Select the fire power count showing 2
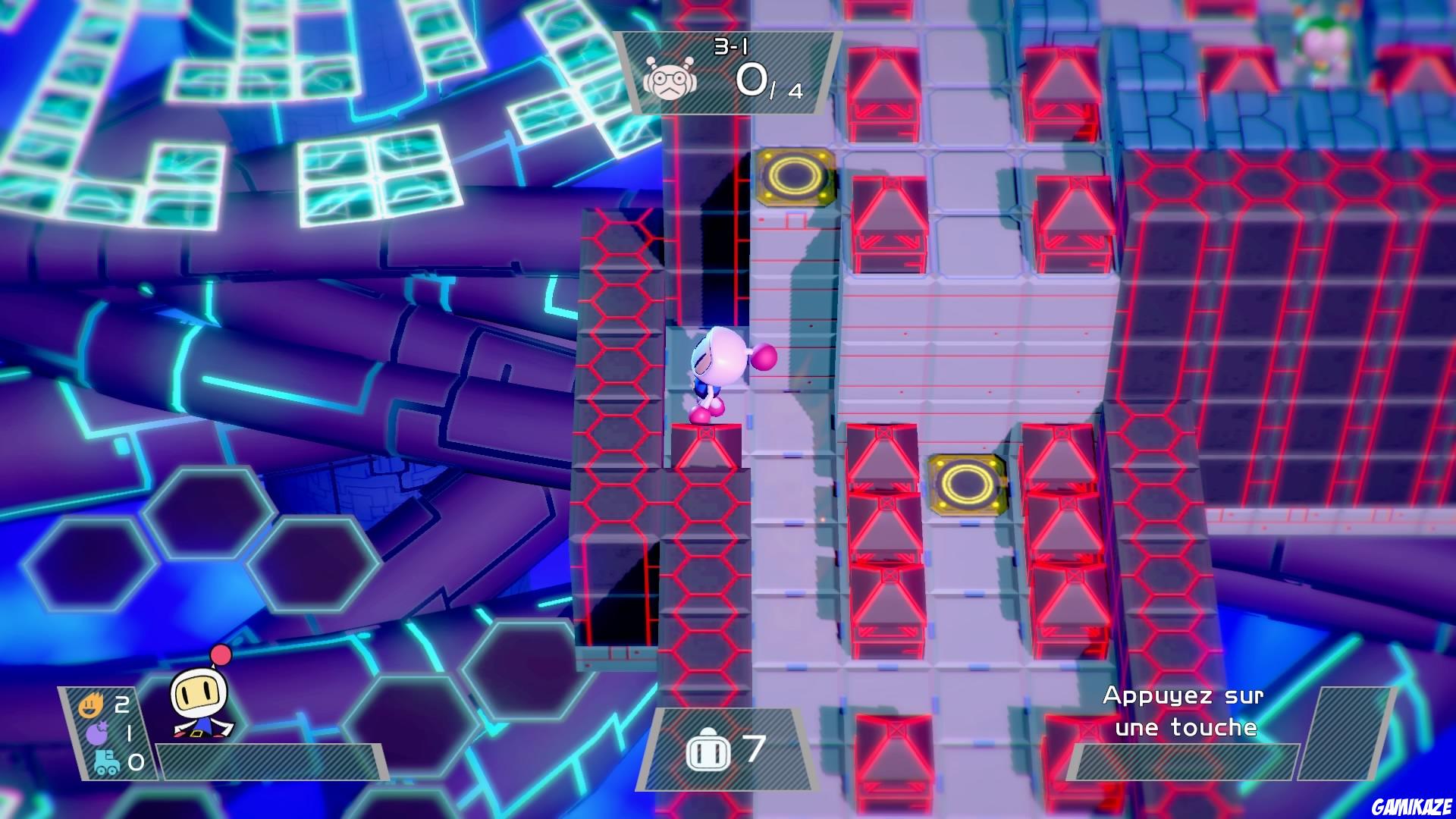 tap(121, 704)
